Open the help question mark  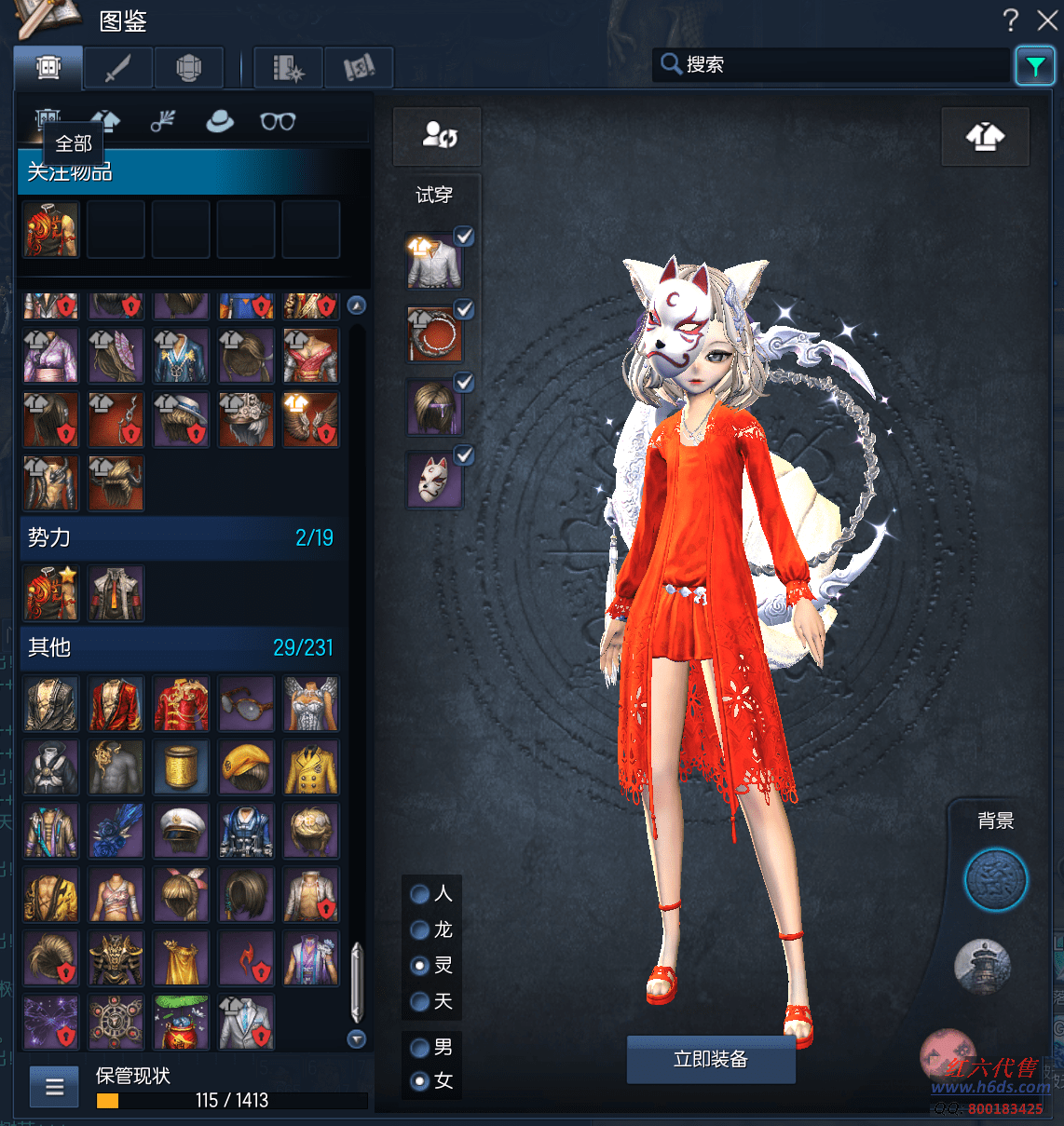point(1011,20)
